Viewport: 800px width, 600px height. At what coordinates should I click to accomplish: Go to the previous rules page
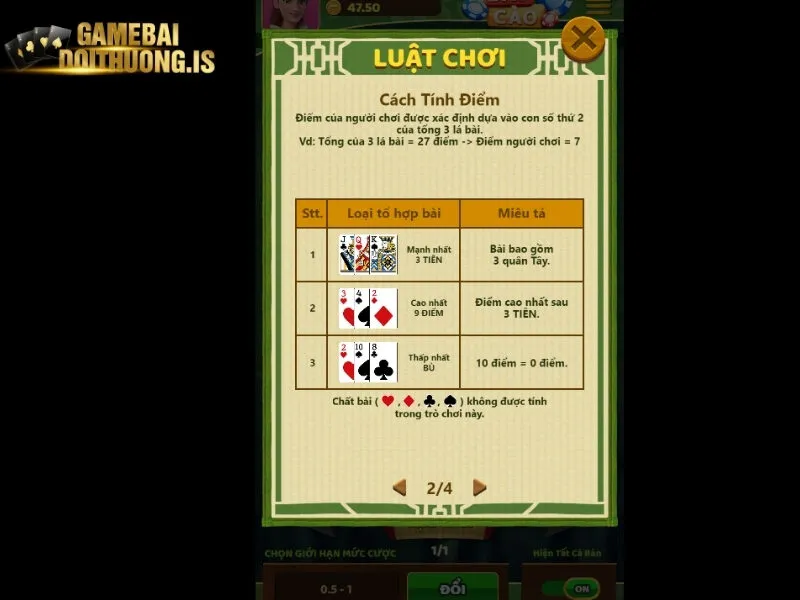pos(400,488)
